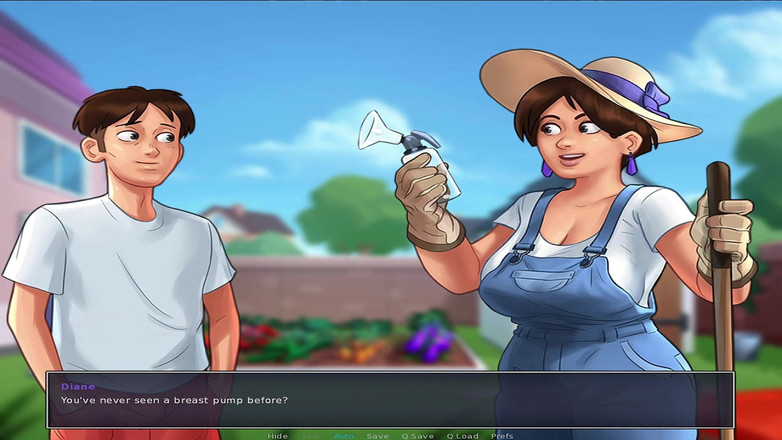
Task: Hide the dialogue box with Hide
Action: [x=277, y=436]
